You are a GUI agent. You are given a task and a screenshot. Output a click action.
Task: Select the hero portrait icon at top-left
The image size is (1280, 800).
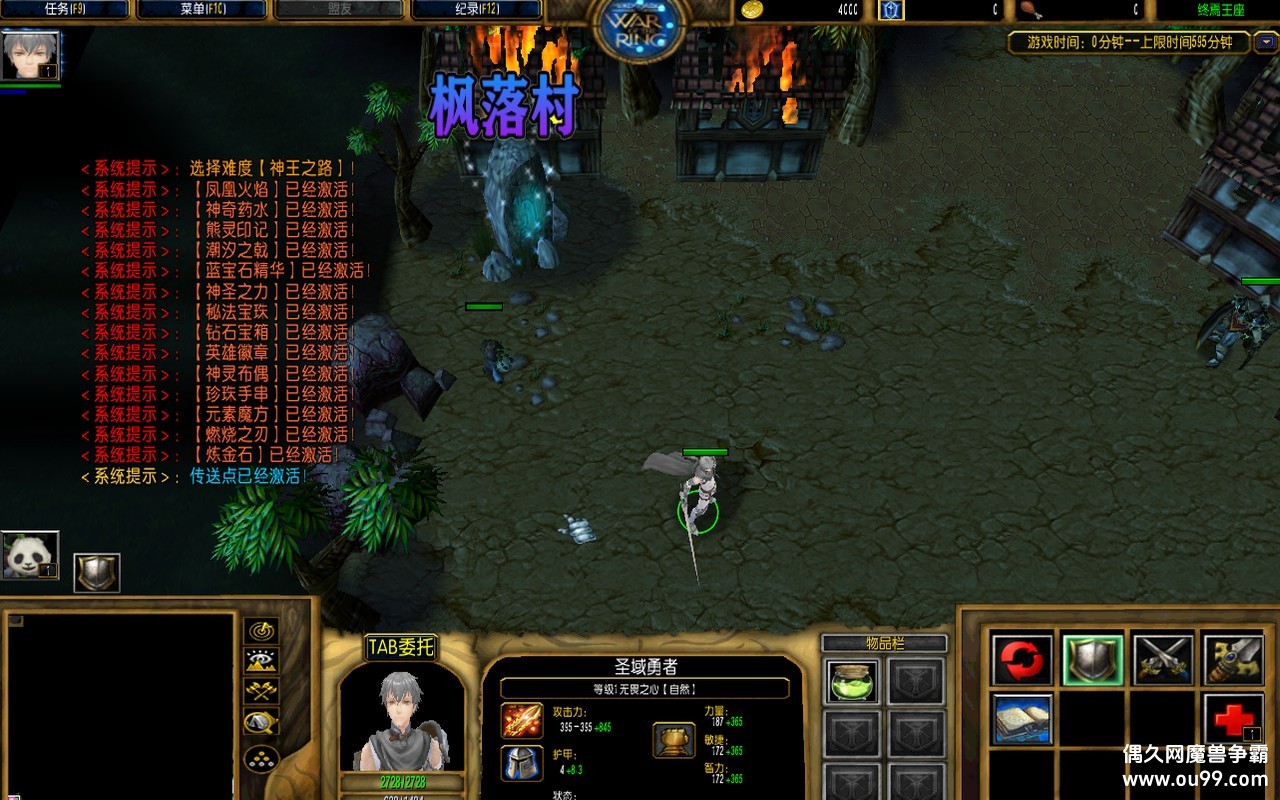point(30,56)
